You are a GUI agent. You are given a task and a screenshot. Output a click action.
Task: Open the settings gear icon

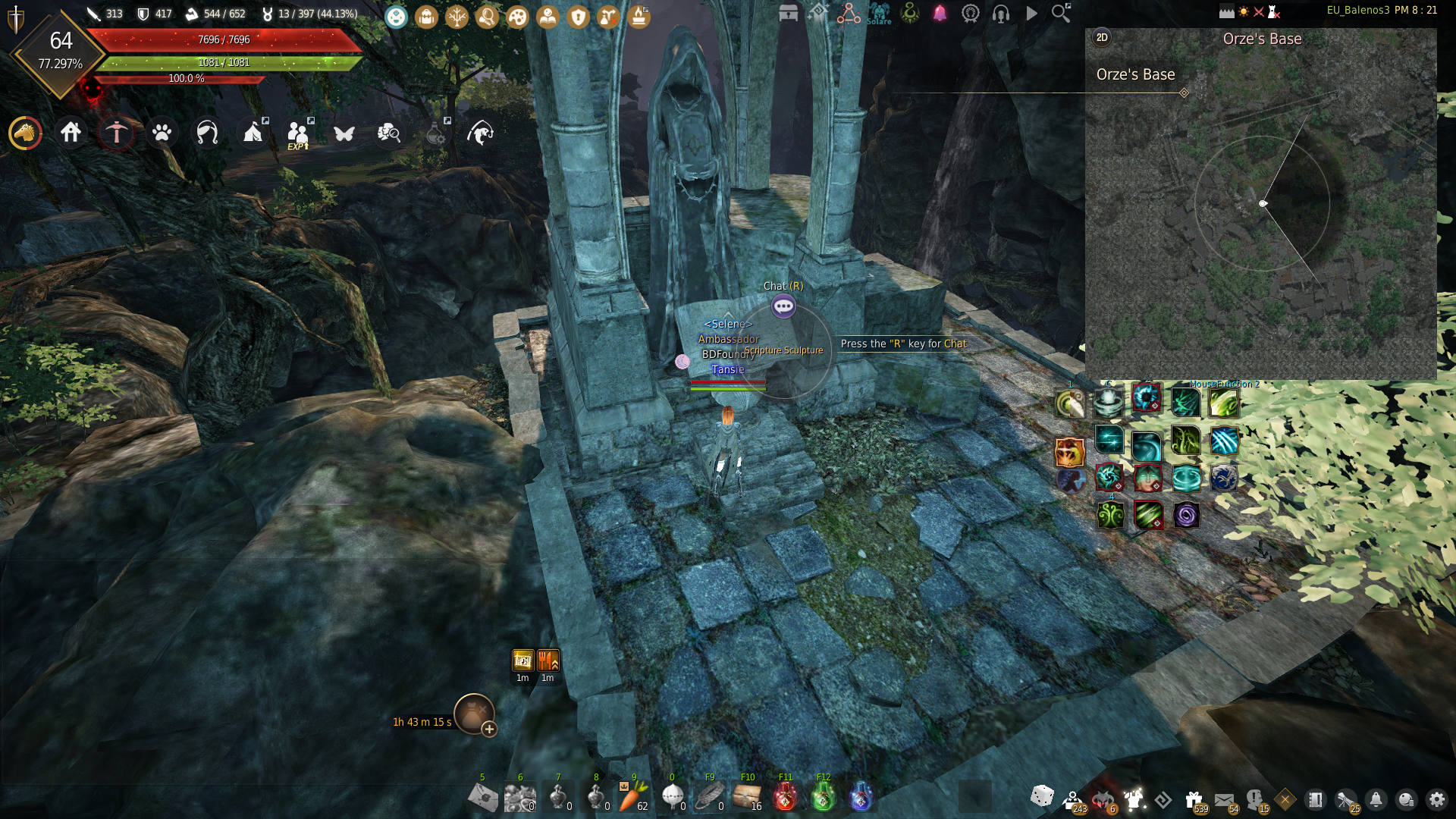click(x=1436, y=799)
